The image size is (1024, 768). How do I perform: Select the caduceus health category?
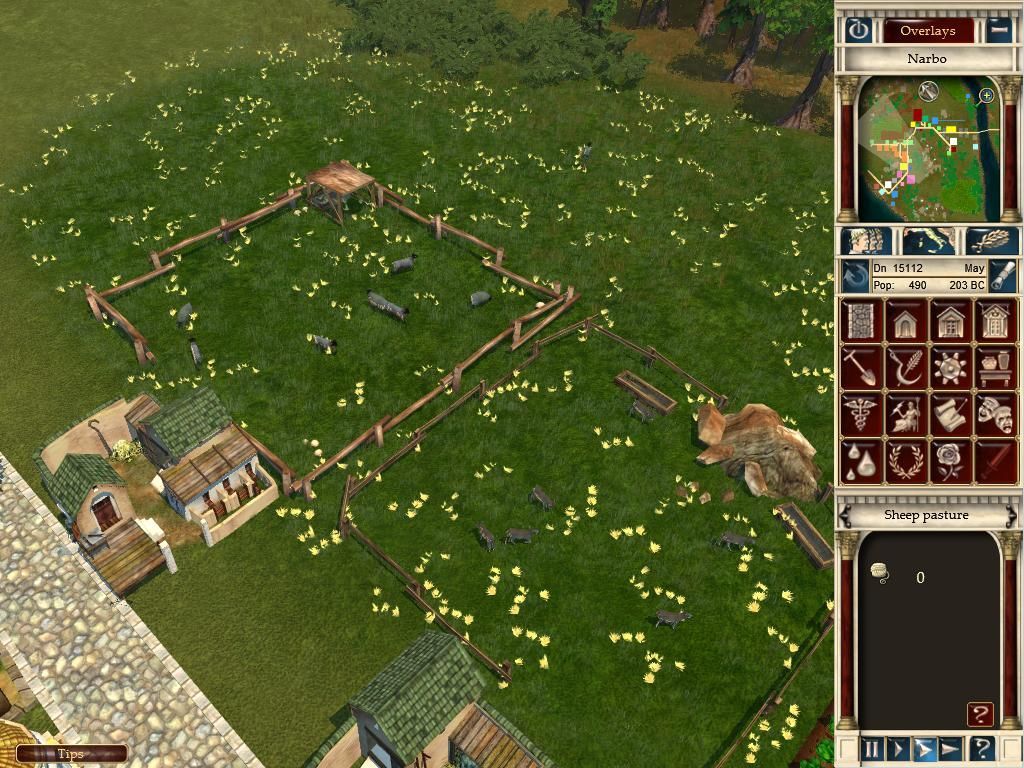coord(860,414)
